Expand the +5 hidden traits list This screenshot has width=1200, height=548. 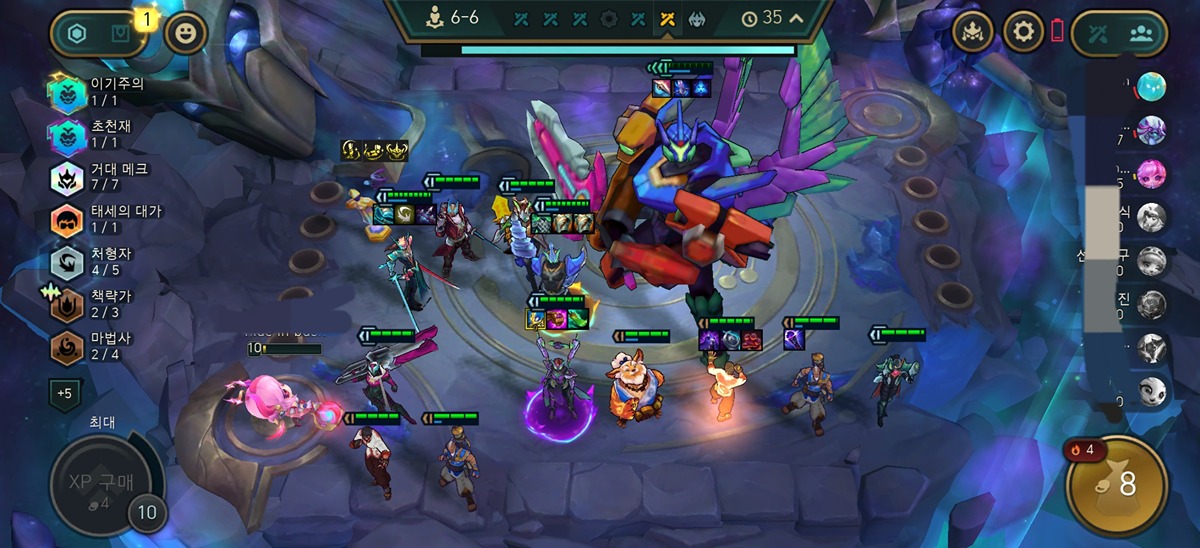64,393
